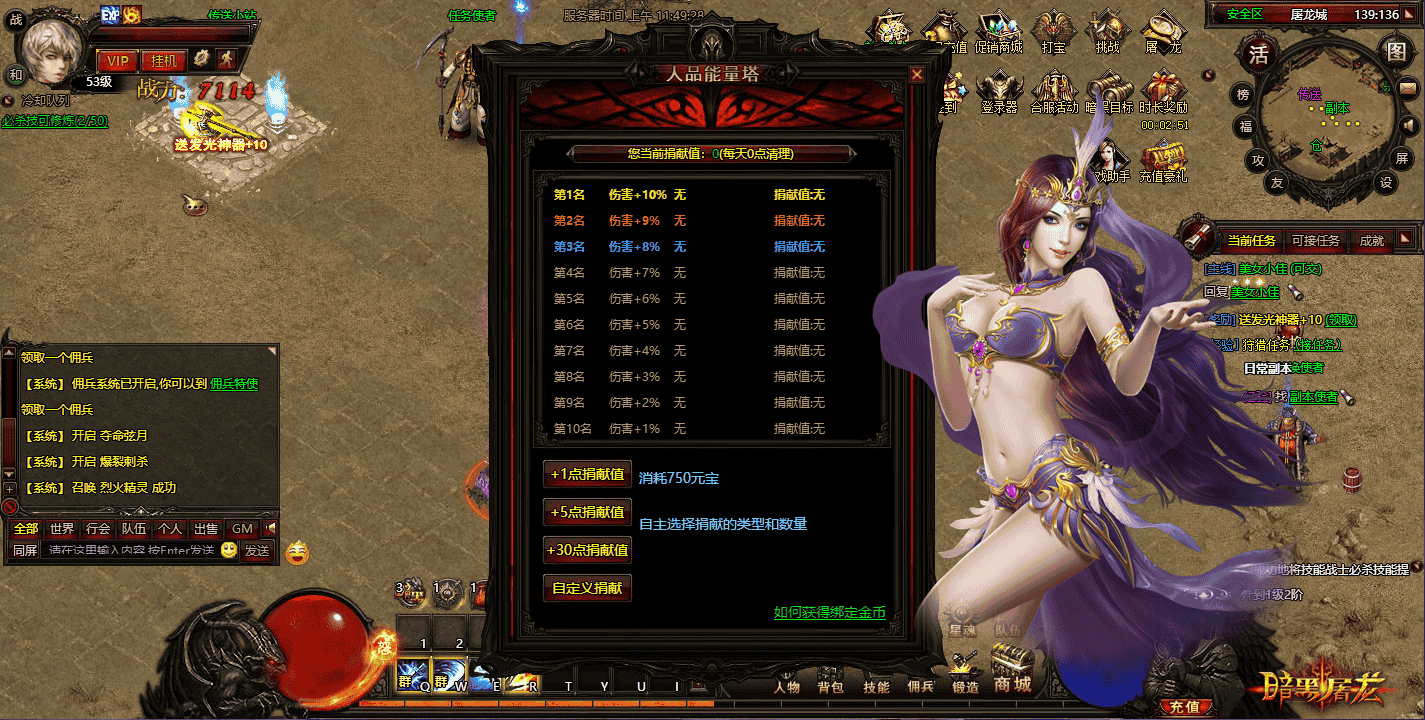
Task: Follow the 如何获得绑定金币 link
Action: point(829,612)
